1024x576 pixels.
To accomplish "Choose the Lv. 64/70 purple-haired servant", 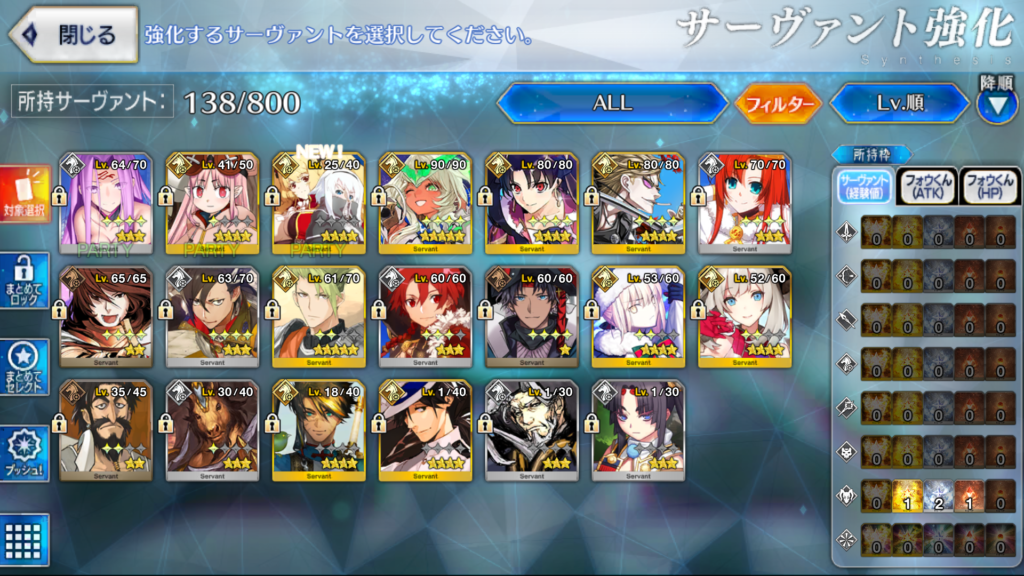I will 105,203.
